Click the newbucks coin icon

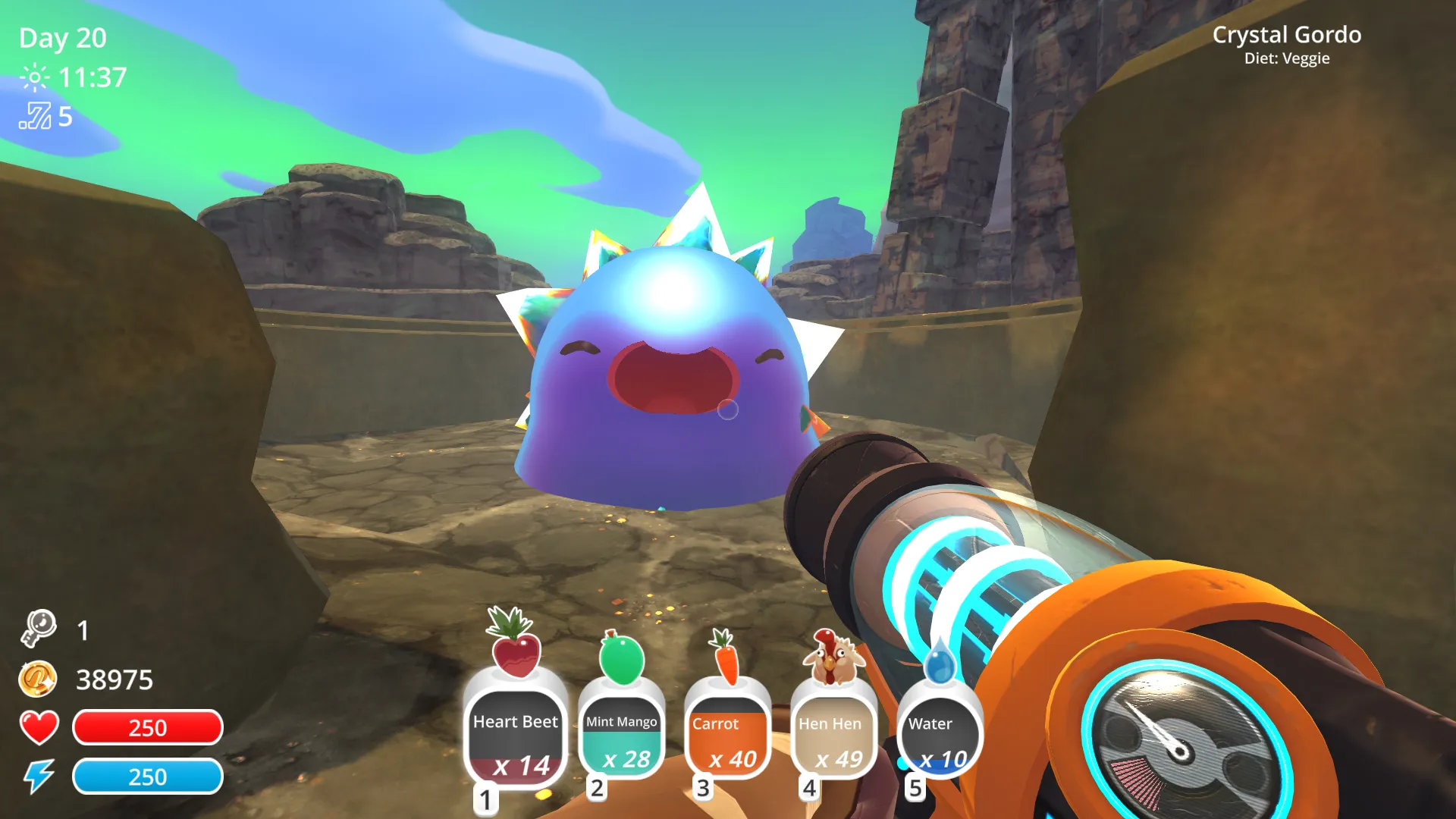38,679
